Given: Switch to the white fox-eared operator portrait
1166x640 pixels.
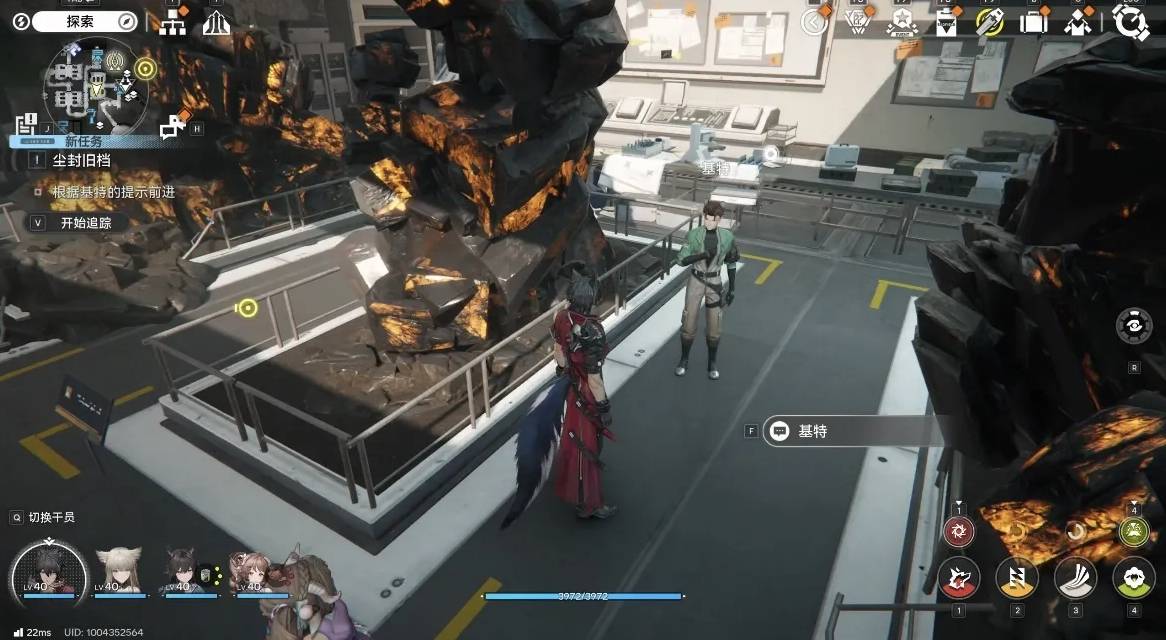Looking at the screenshot, I should tap(118, 571).
